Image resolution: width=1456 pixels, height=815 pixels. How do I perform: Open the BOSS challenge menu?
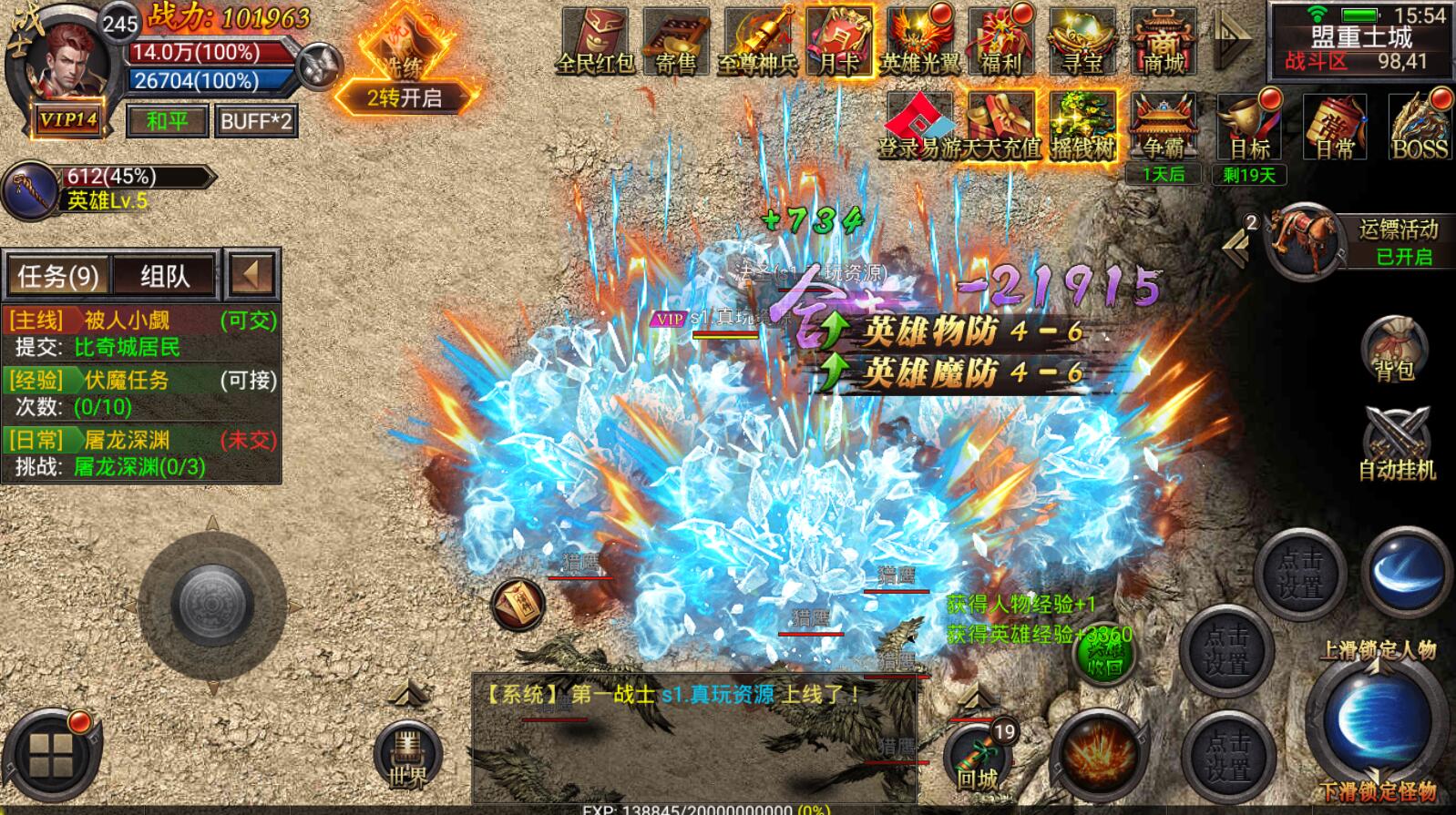[1420, 127]
